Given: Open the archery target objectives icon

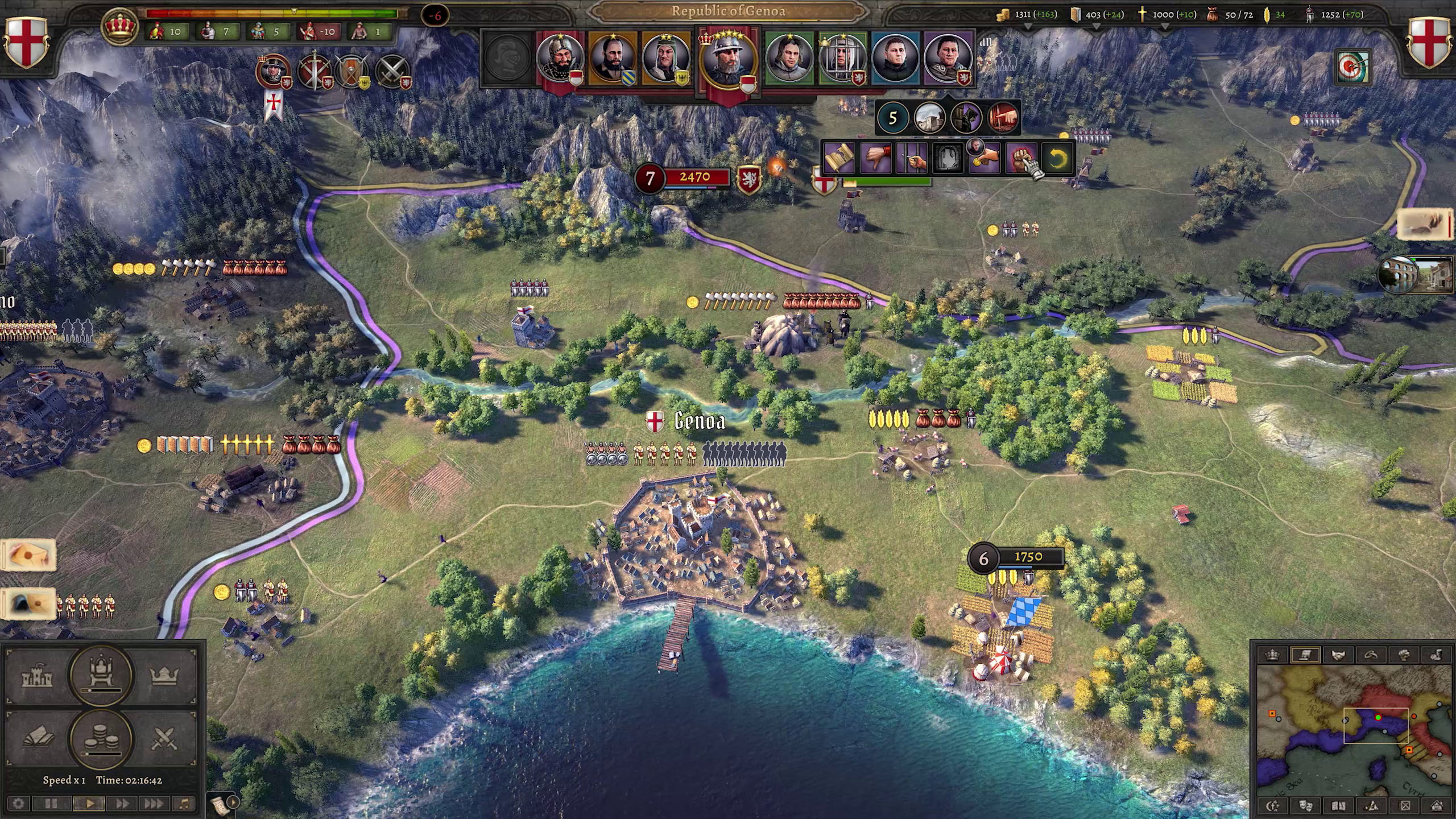Looking at the screenshot, I should [1352, 67].
